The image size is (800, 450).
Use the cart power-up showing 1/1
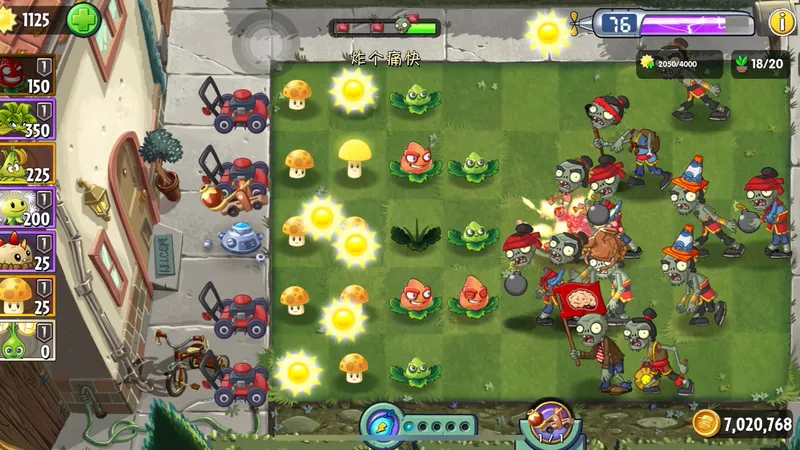point(548,421)
